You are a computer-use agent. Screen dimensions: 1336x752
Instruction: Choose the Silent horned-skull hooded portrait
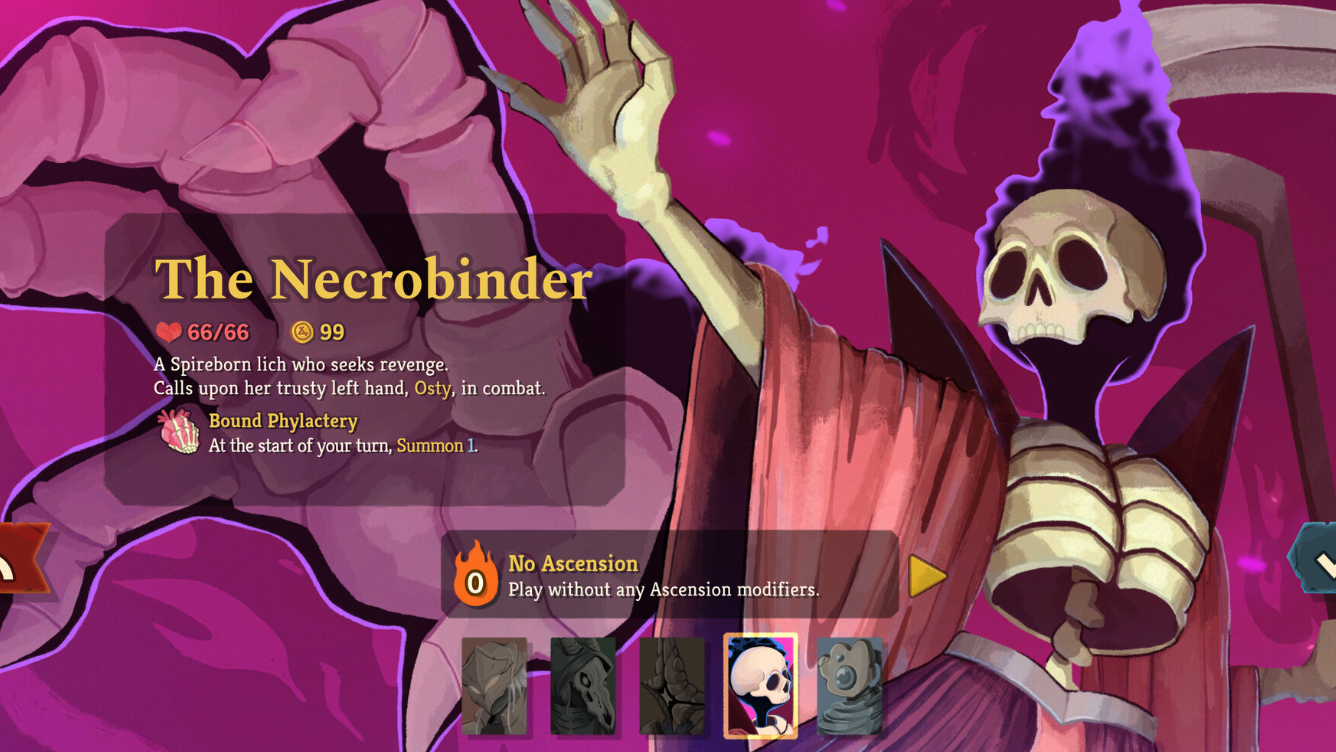(x=583, y=686)
